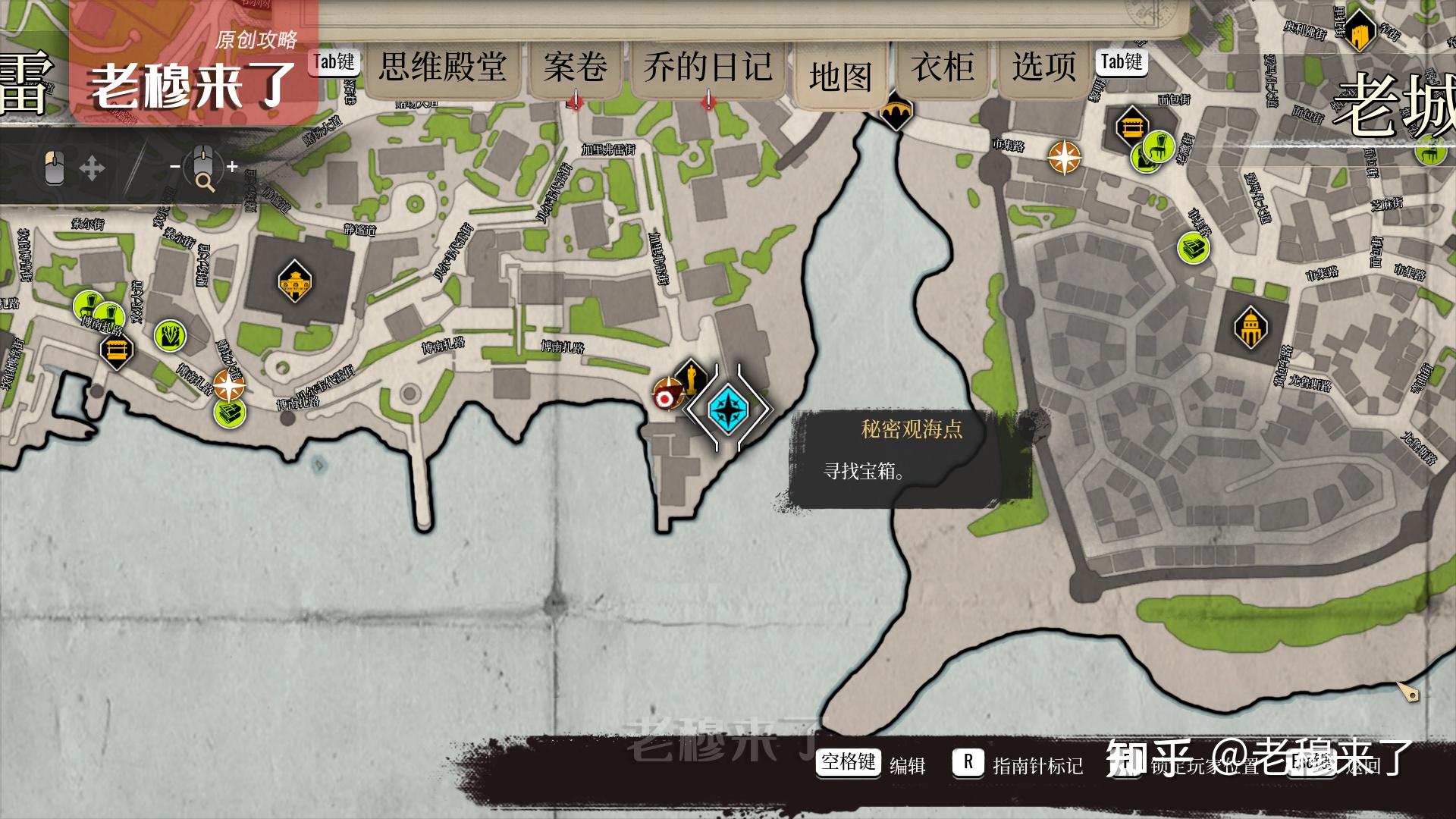Open the 选项 options tab
The width and height of the screenshot is (1456, 819).
(1043, 67)
